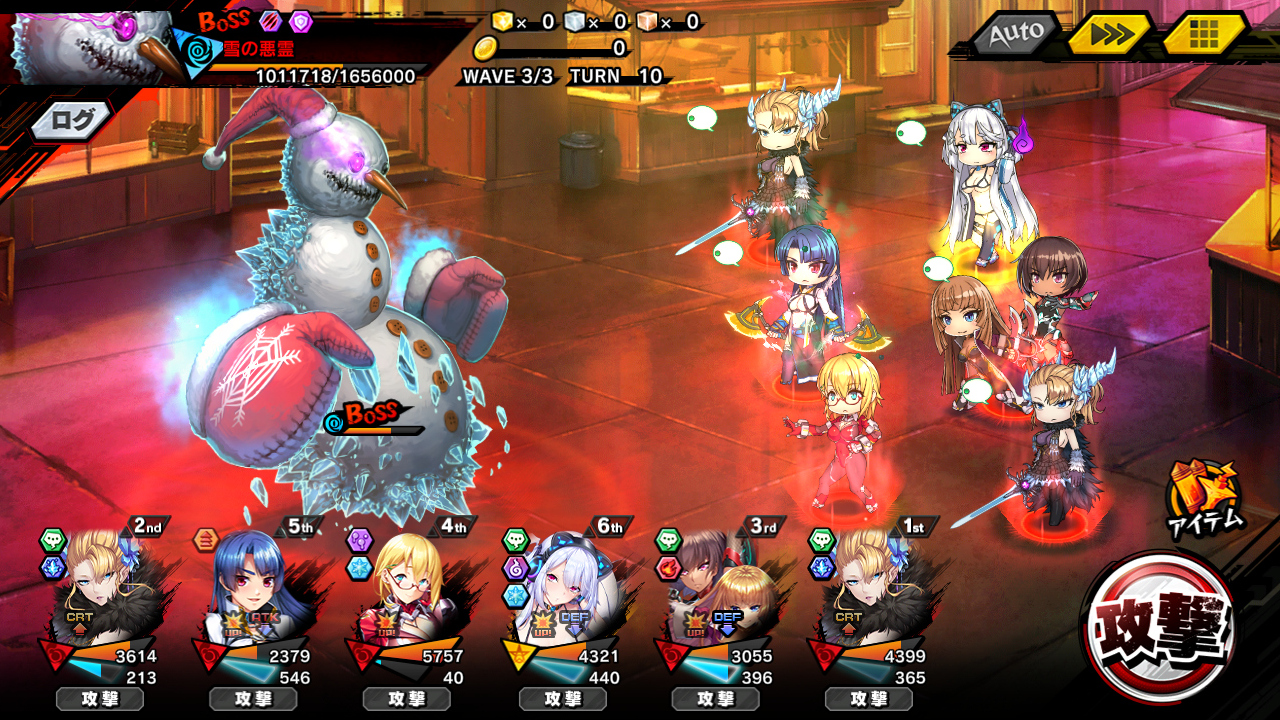Open the アイテム item gift box
The height and width of the screenshot is (720, 1280).
tap(1204, 497)
